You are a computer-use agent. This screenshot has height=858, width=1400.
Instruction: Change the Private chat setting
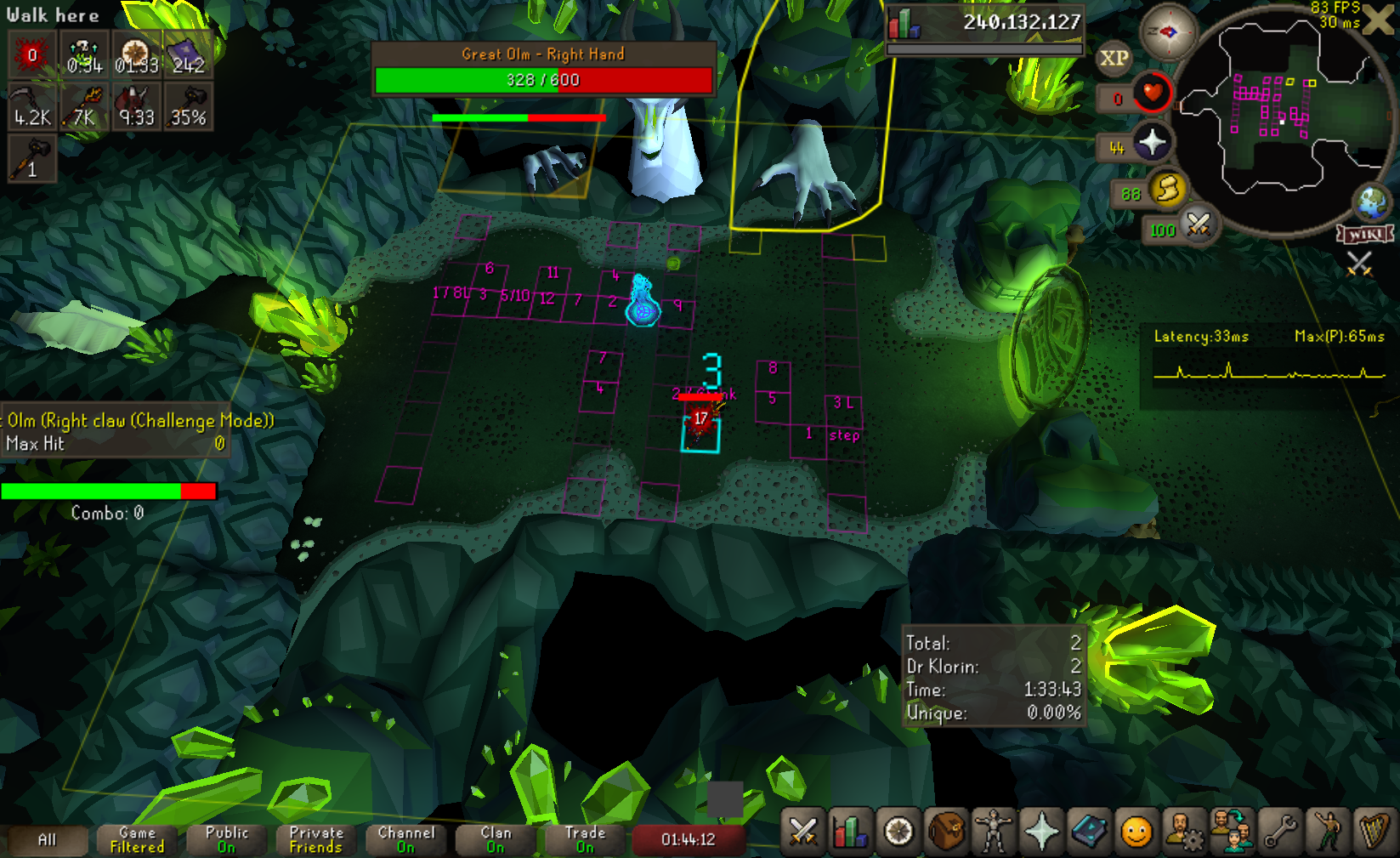[316, 840]
